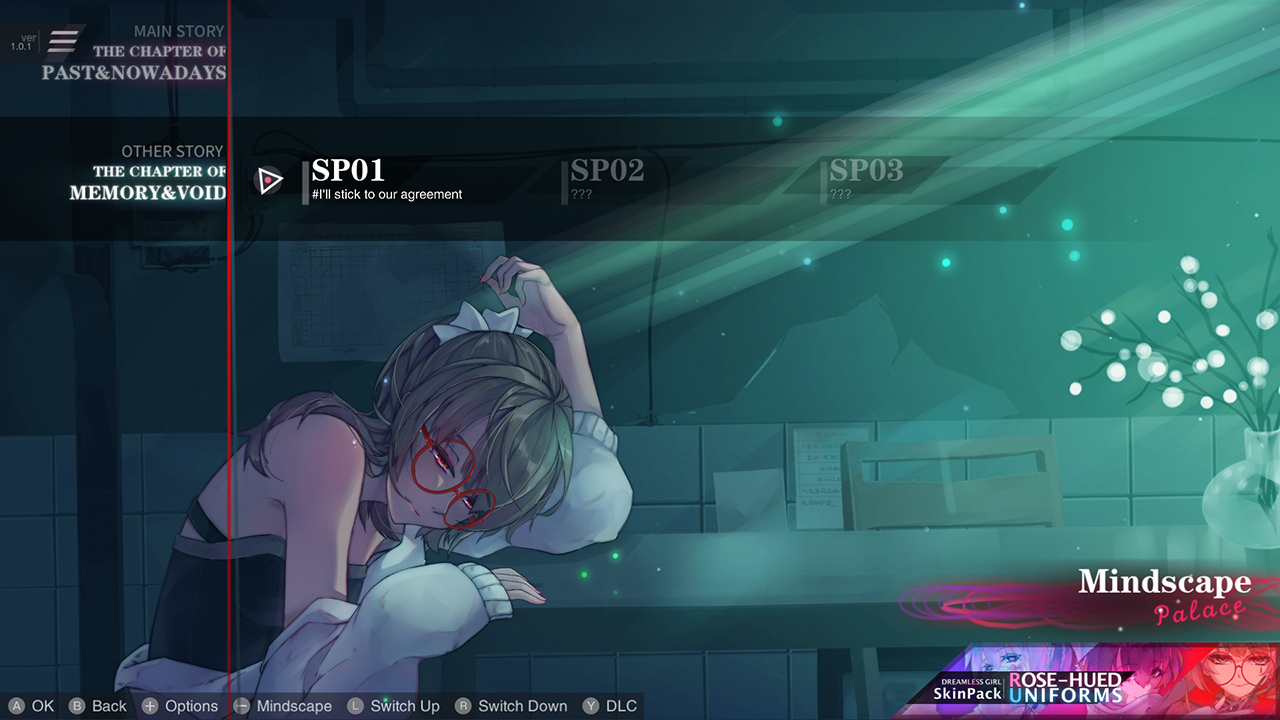The width and height of the screenshot is (1280, 720).
Task: Click the agreement subtitle under SP01
Action: (386, 195)
